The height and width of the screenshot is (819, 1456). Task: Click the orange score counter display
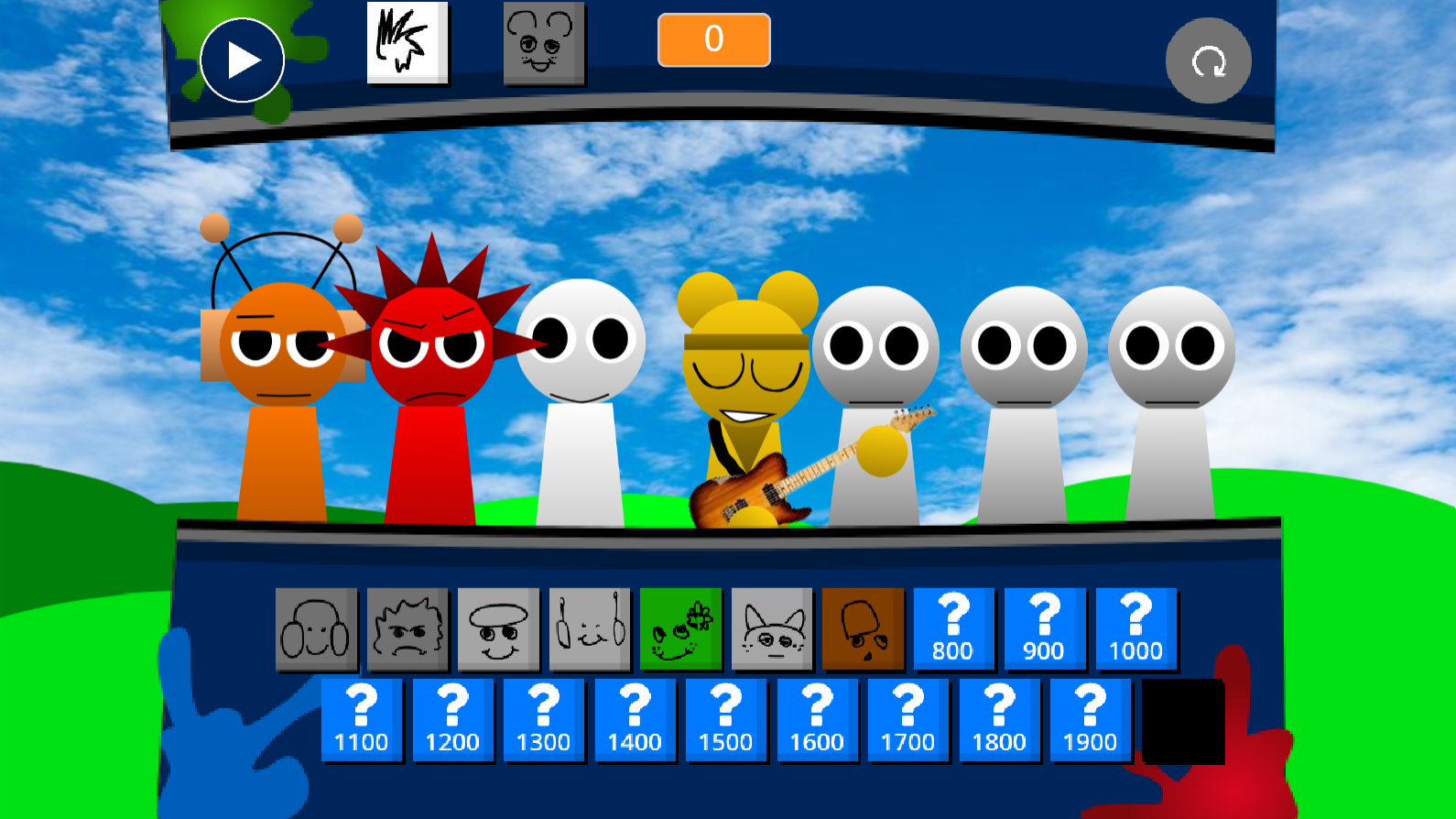tap(713, 39)
